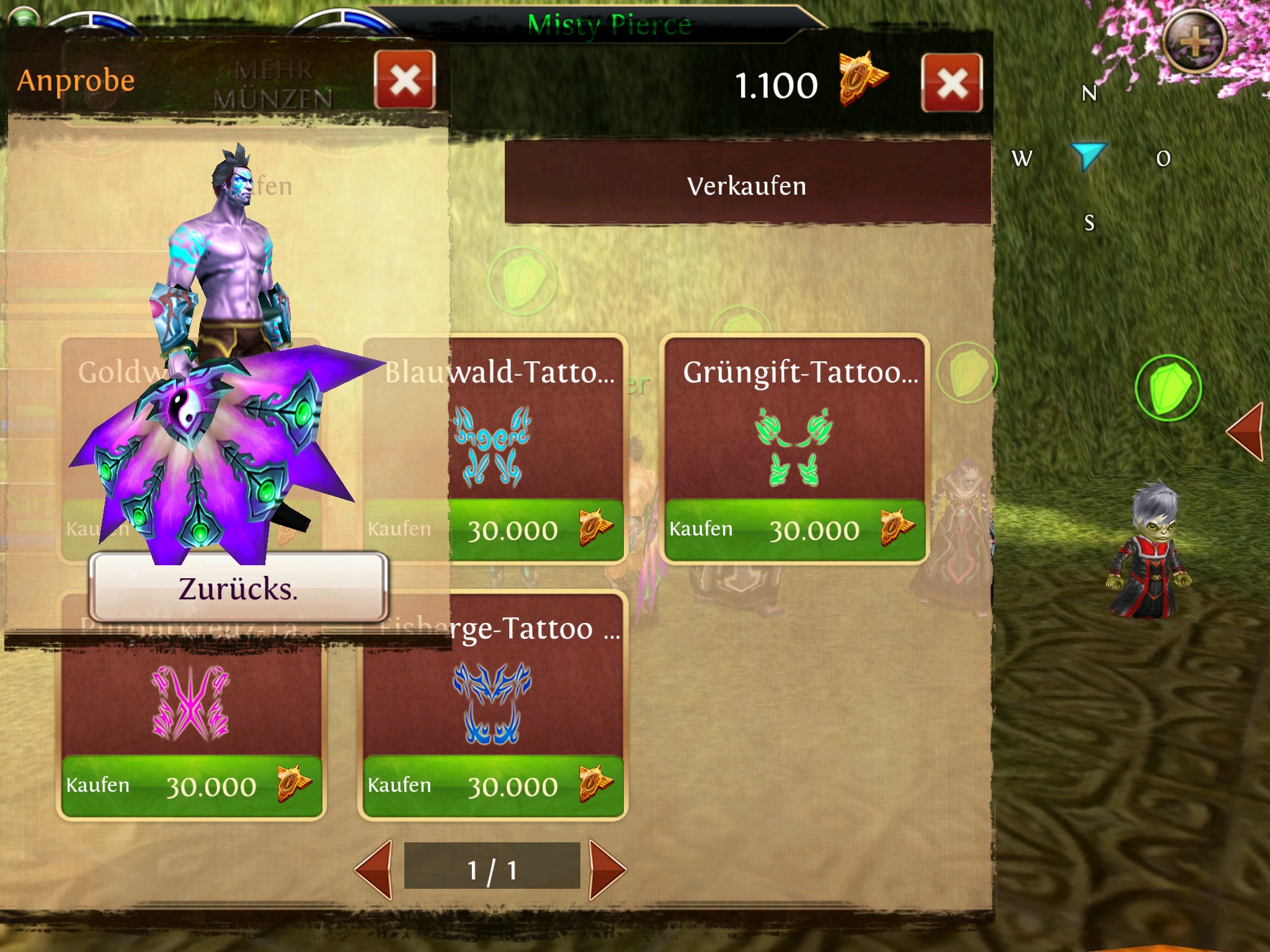Click the gold coin currency icon
Screen dimensions: 1270x952
coord(862,79)
